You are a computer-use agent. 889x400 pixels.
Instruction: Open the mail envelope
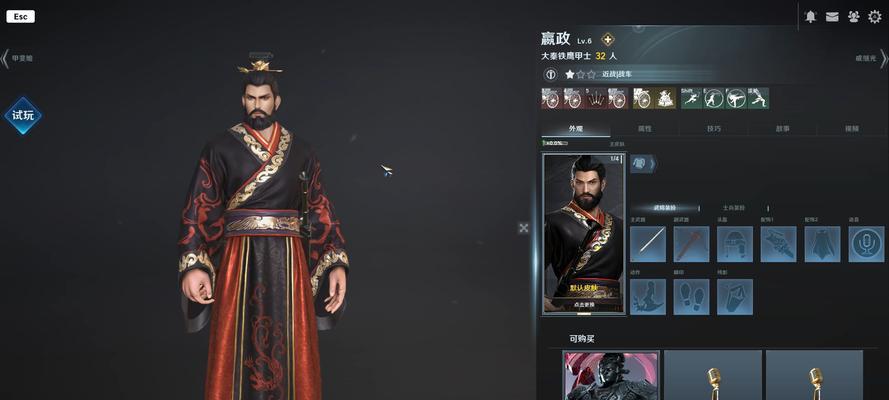[x=832, y=17]
